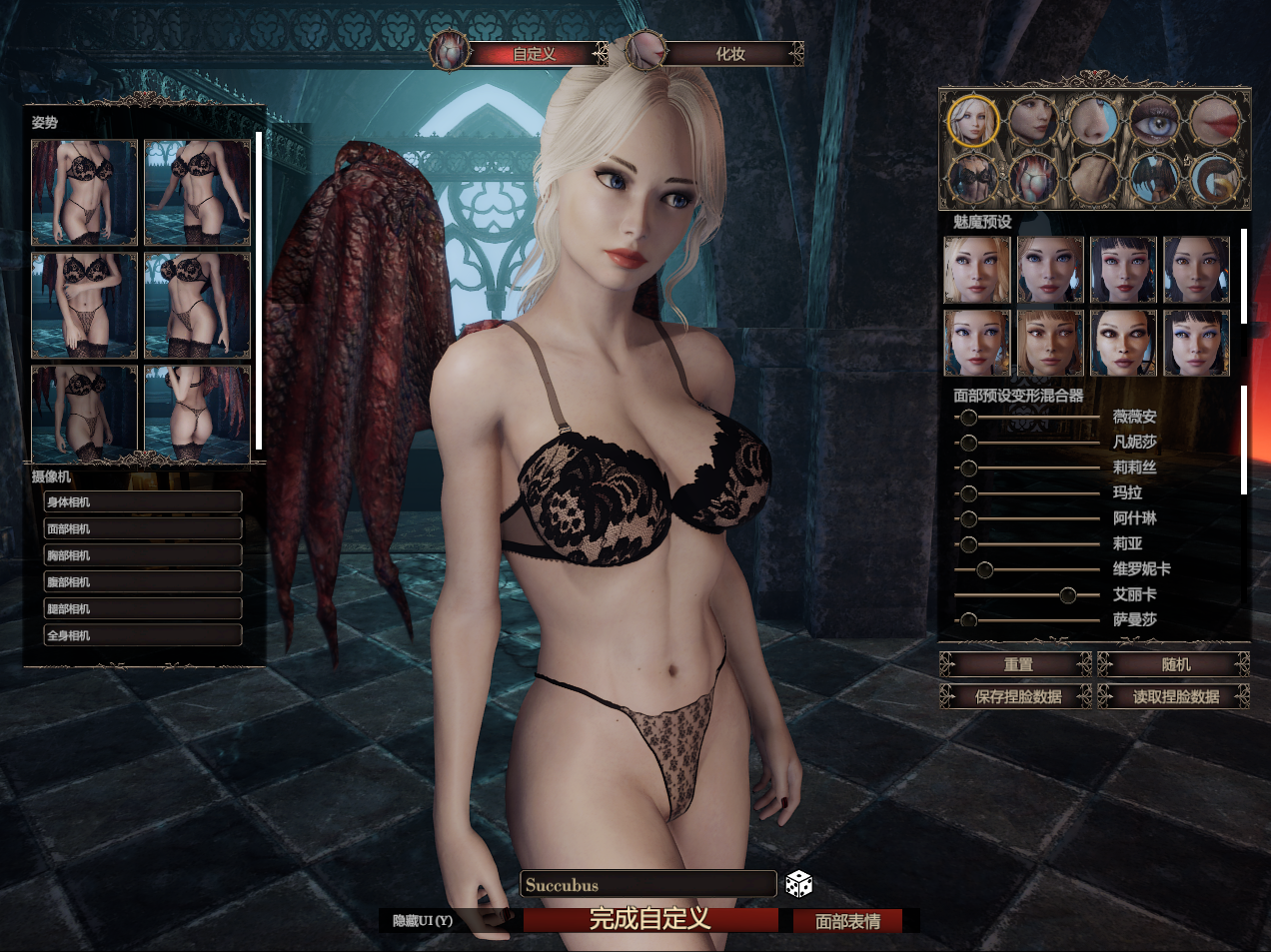Hide the UI with 隐藏UI button
Image resolution: width=1271 pixels, height=952 pixels.
424,920
